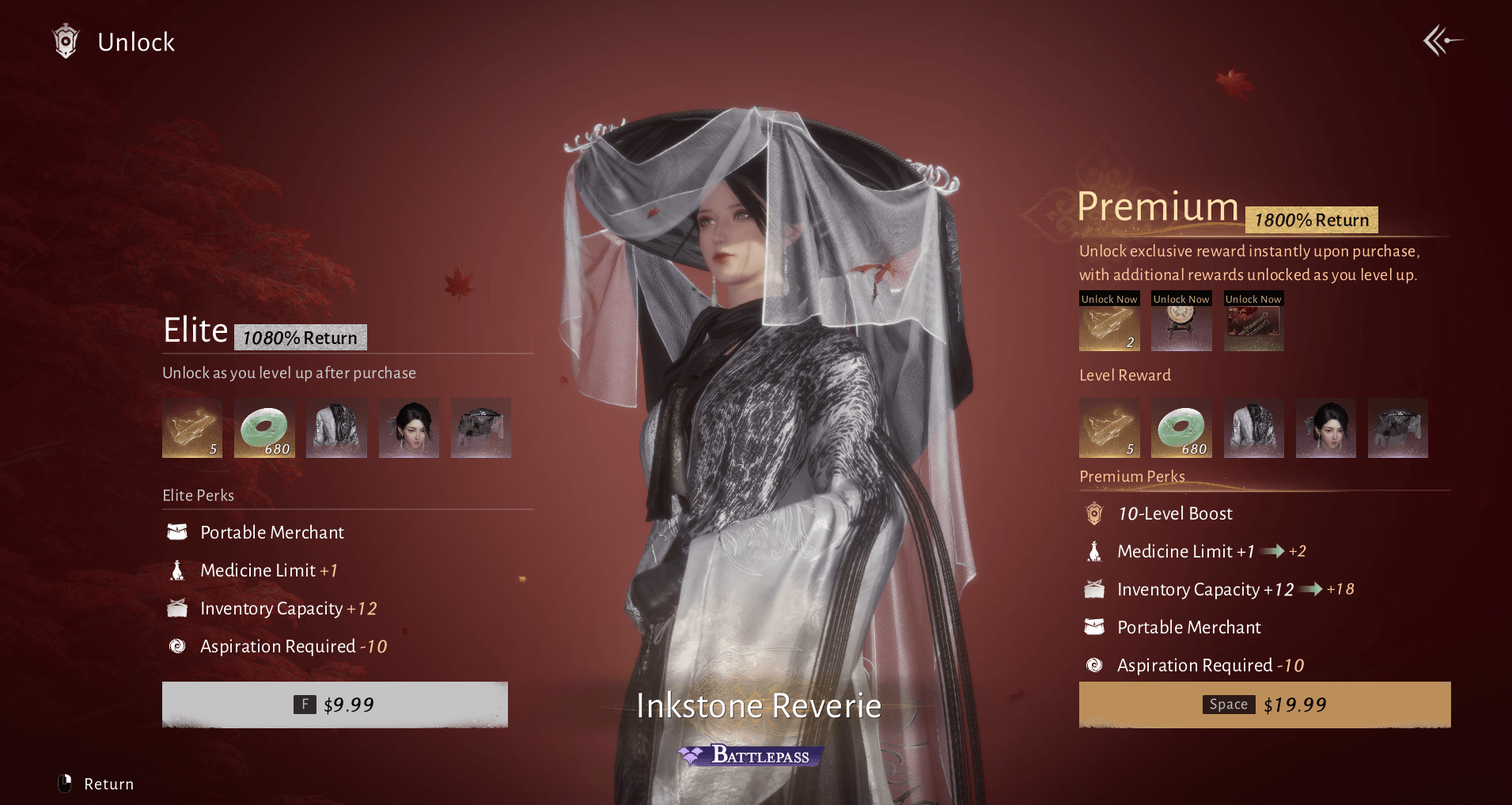View the Elite golden item reward x5

click(192, 428)
